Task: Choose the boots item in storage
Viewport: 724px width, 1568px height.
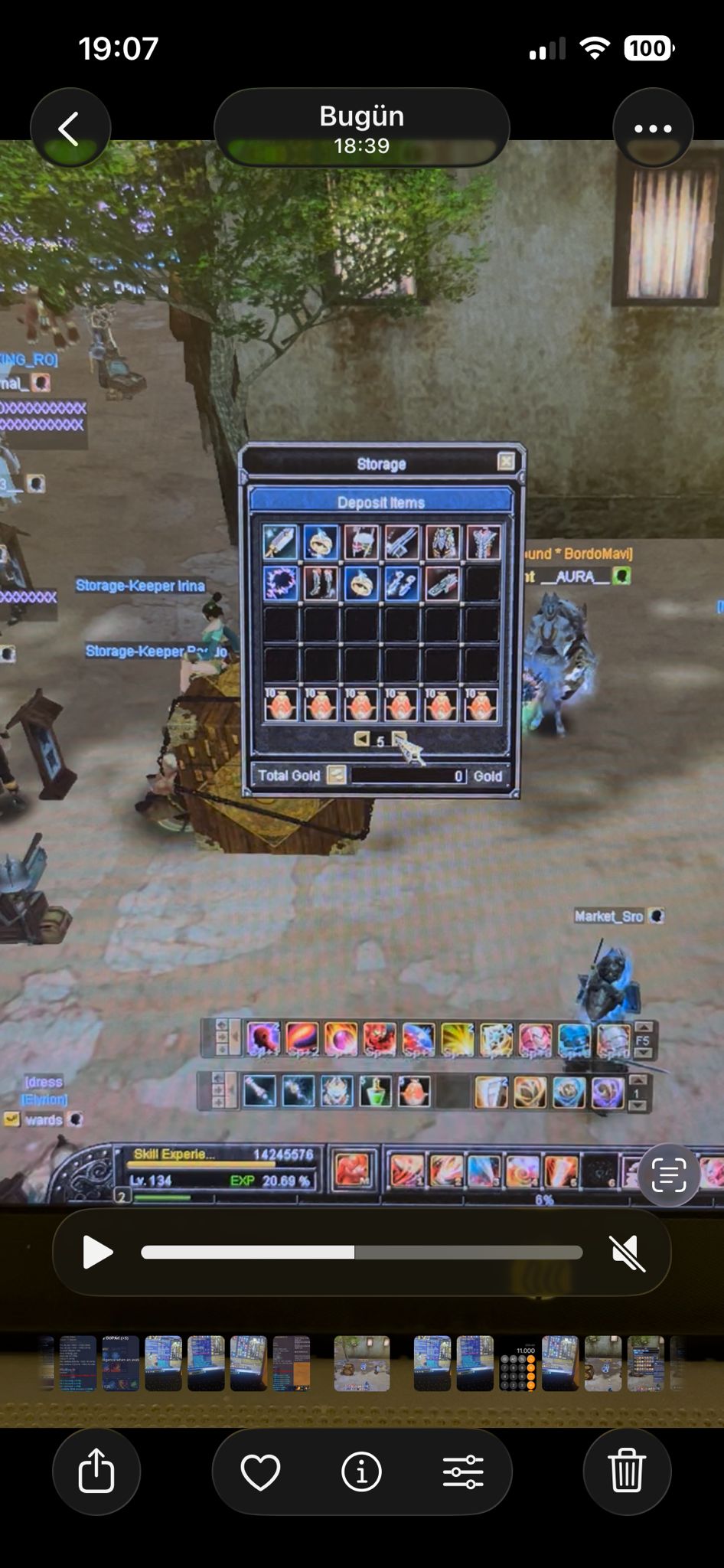Action: [321, 583]
